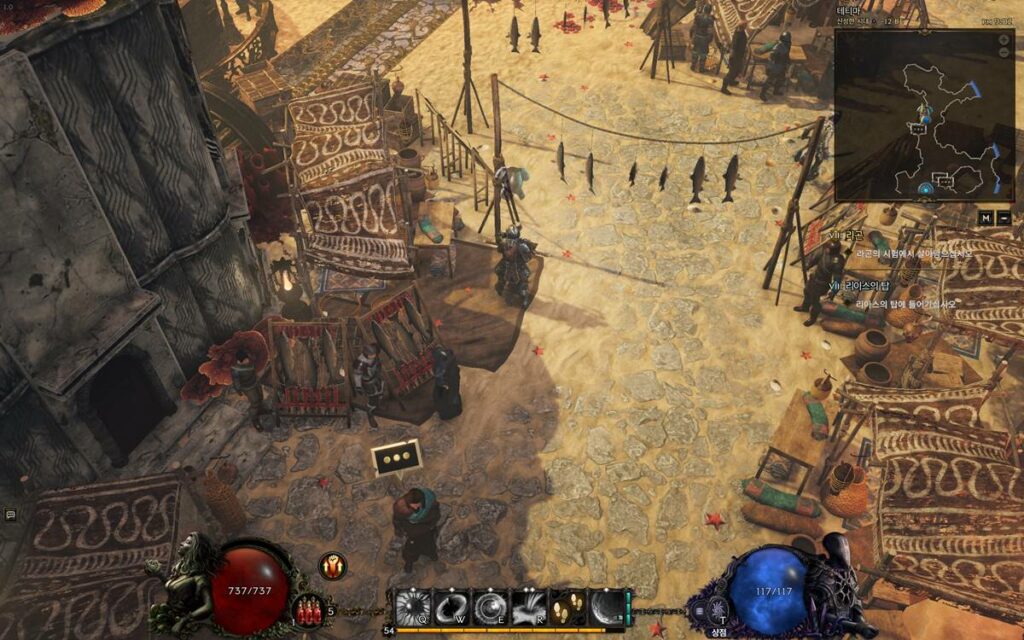
Task: Select the footprints movement skill
Action: click(x=567, y=606)
